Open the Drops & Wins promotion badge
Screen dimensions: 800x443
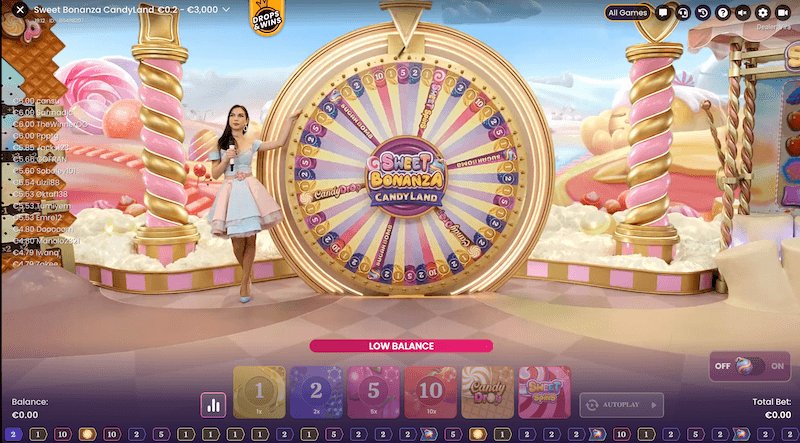pyautogui.click(x=263, y=18)
